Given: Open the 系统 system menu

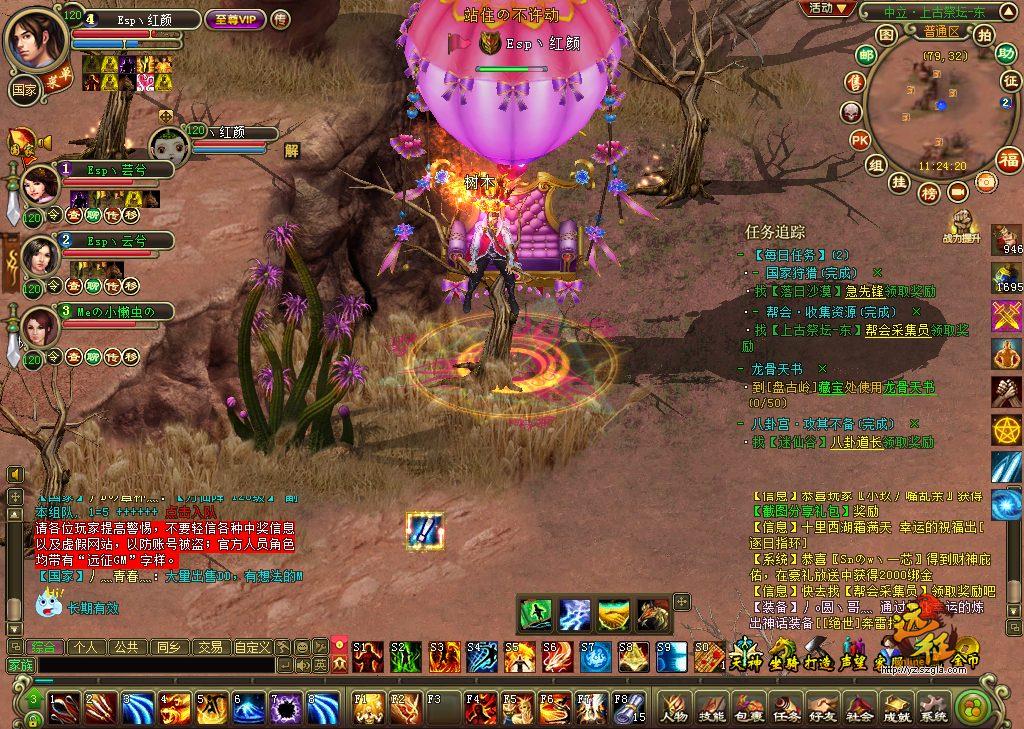Looking at the screenshot, I should pyautogui.click(x=933, y=709).
